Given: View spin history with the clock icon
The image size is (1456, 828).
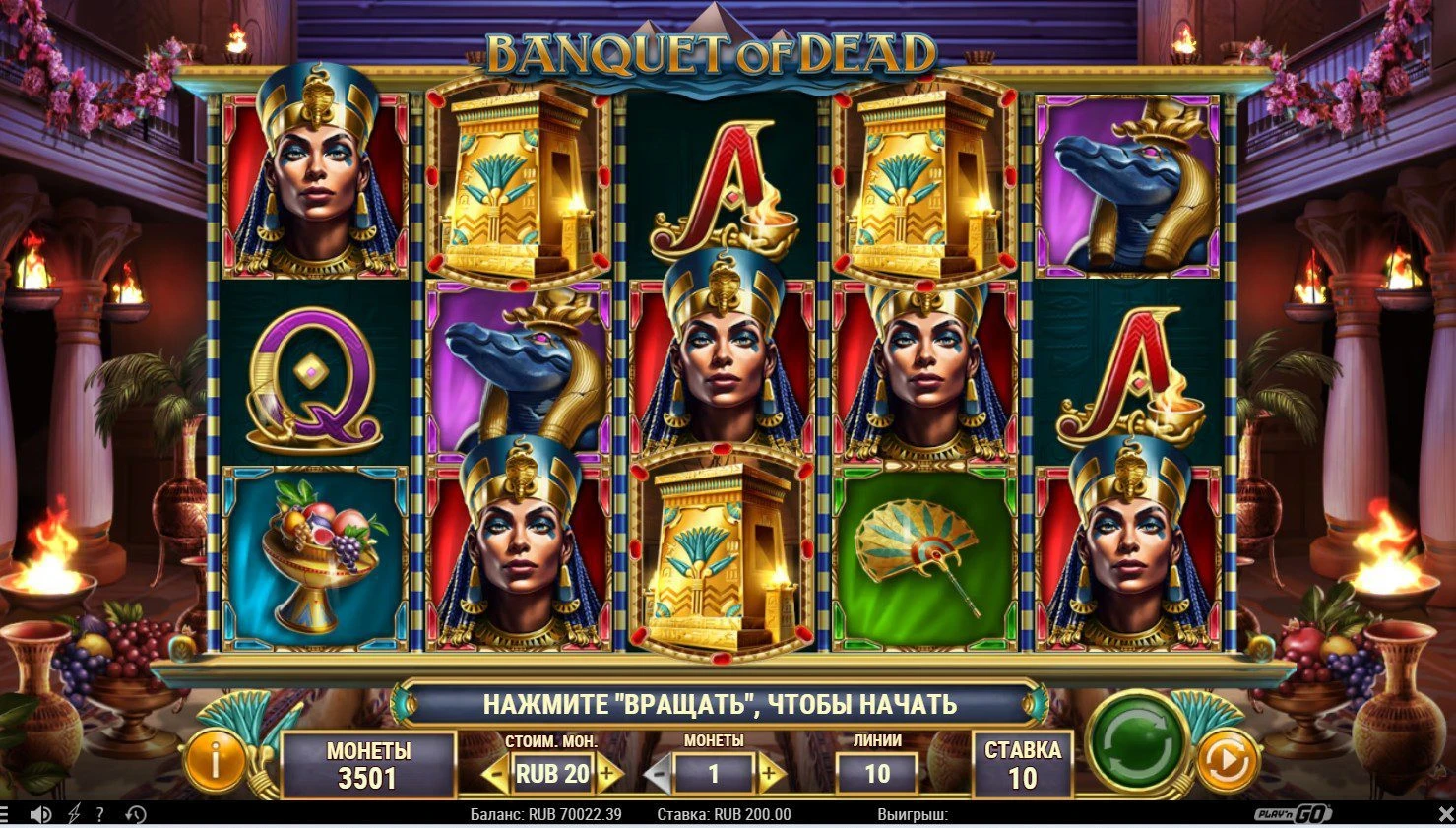Looking at the screenshot, I should (x=134, y=814).
